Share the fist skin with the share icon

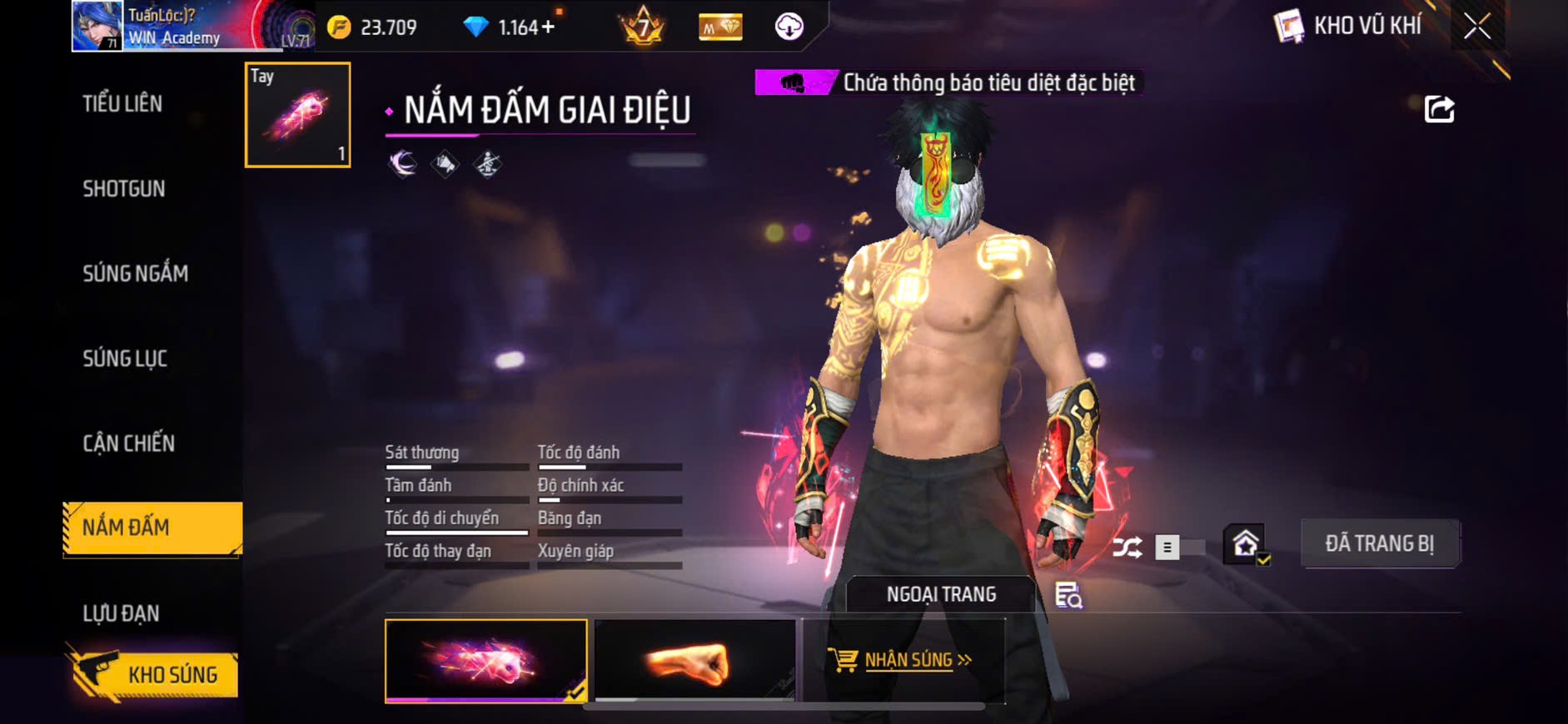pyautogui.click(x=1439, y=109)
